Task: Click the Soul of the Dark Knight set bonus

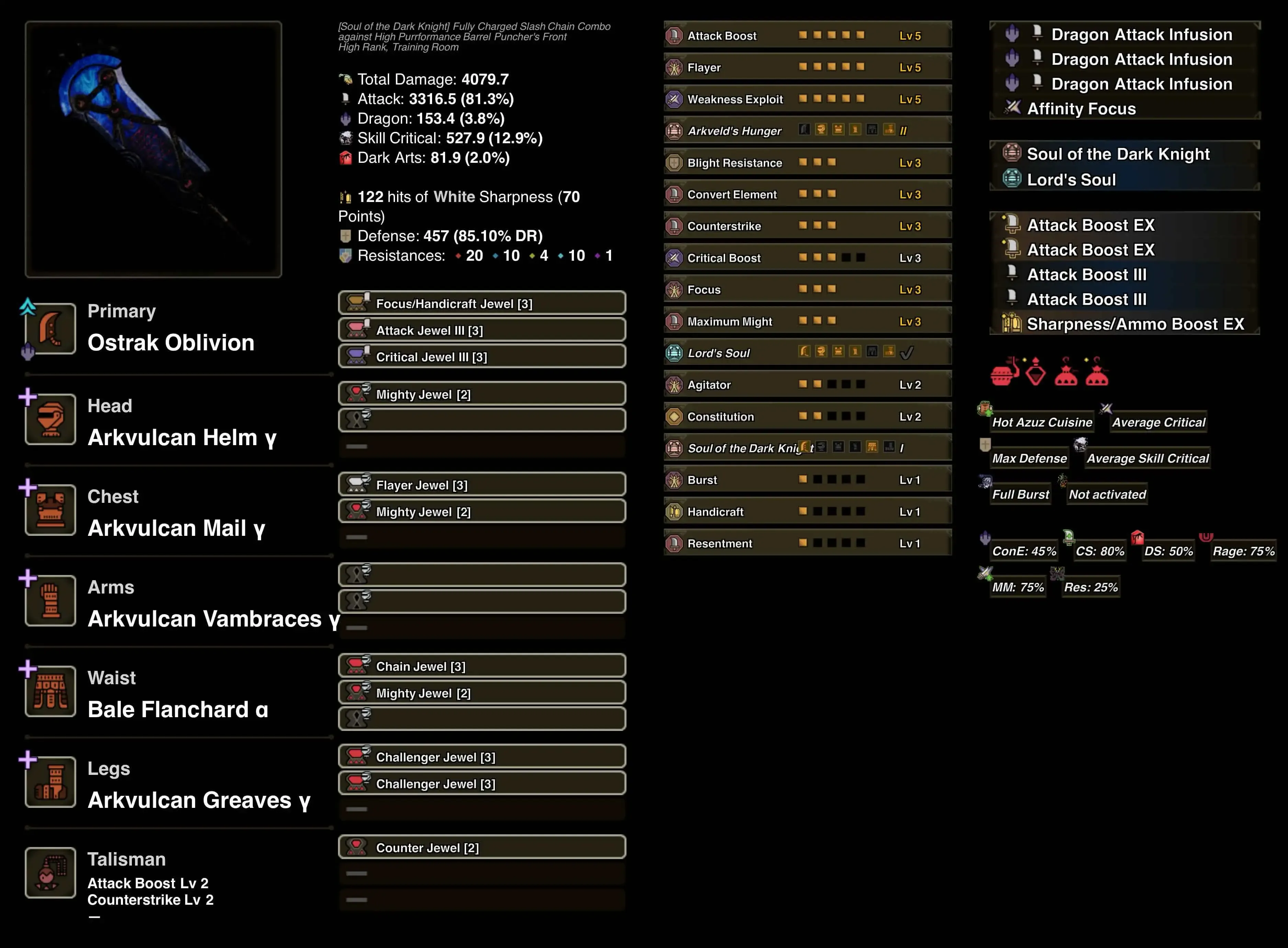Action: 1118,153
